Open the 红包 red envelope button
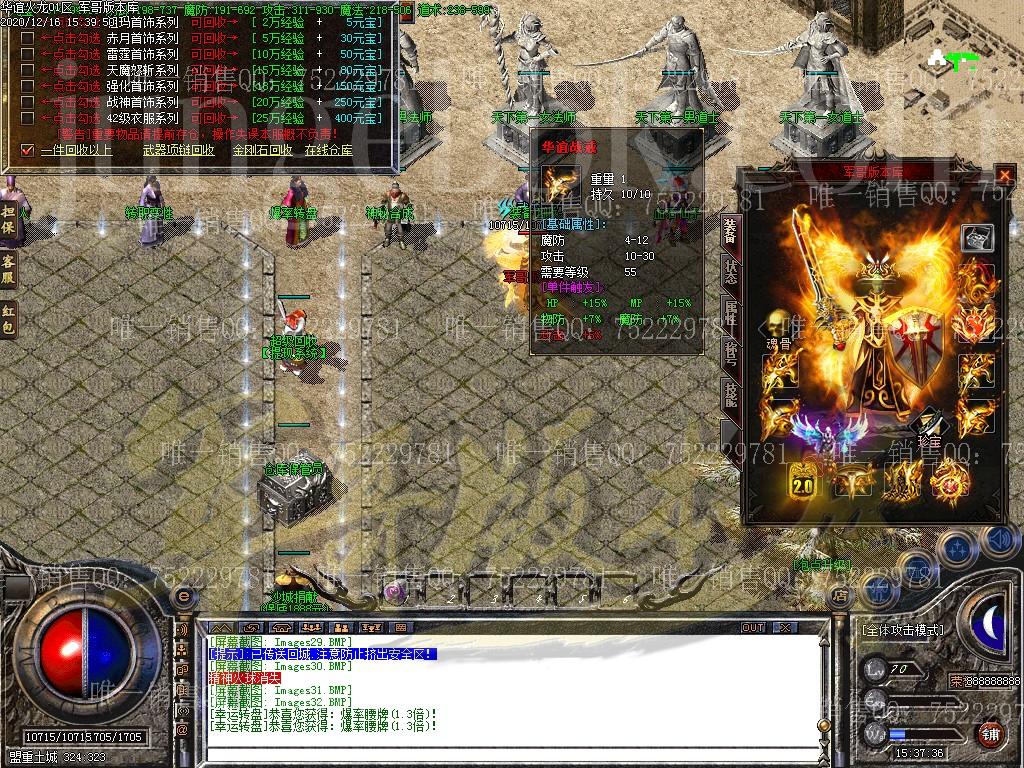The width and height of the screenshot is (1024, 768). pos(8,318)
